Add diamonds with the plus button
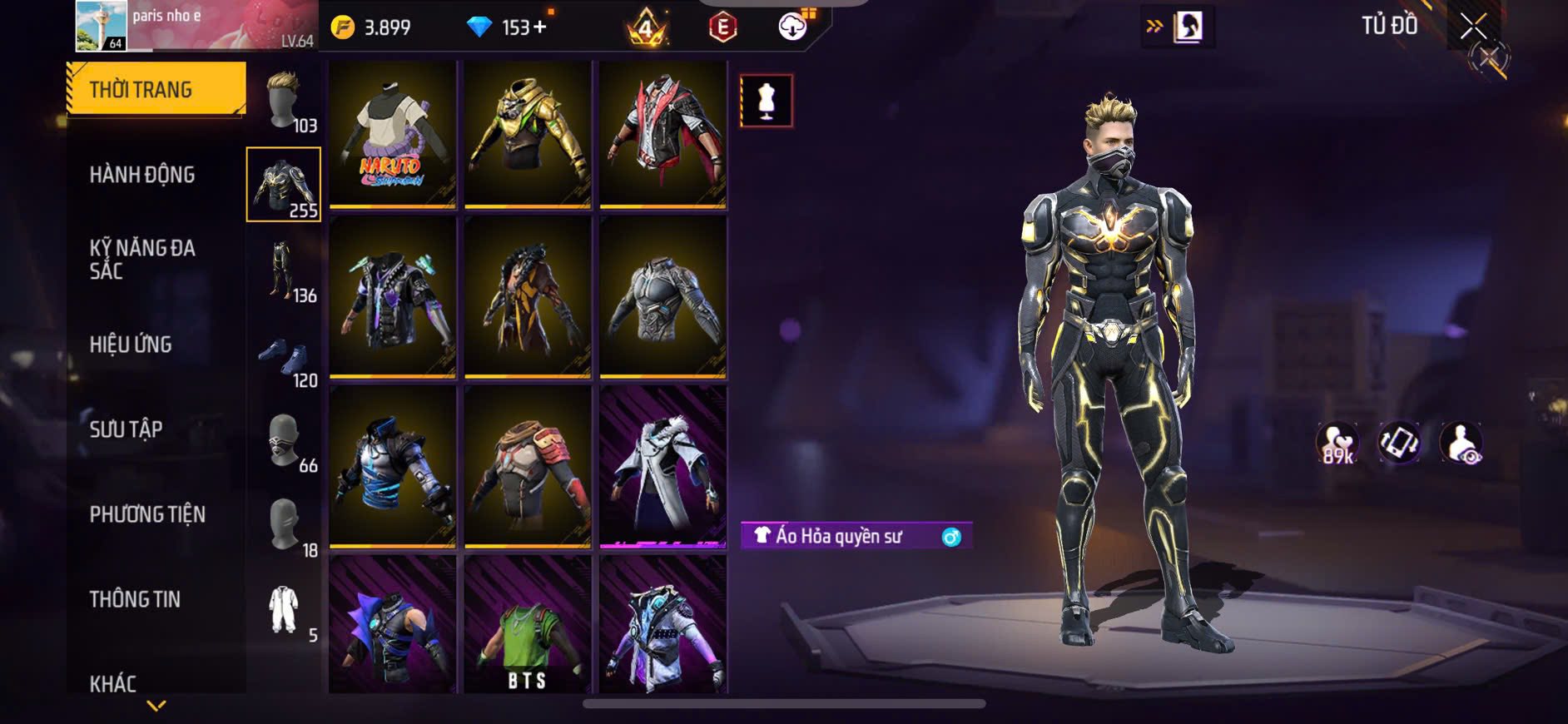The image size is (1568, 724). (x=540, y=27)
